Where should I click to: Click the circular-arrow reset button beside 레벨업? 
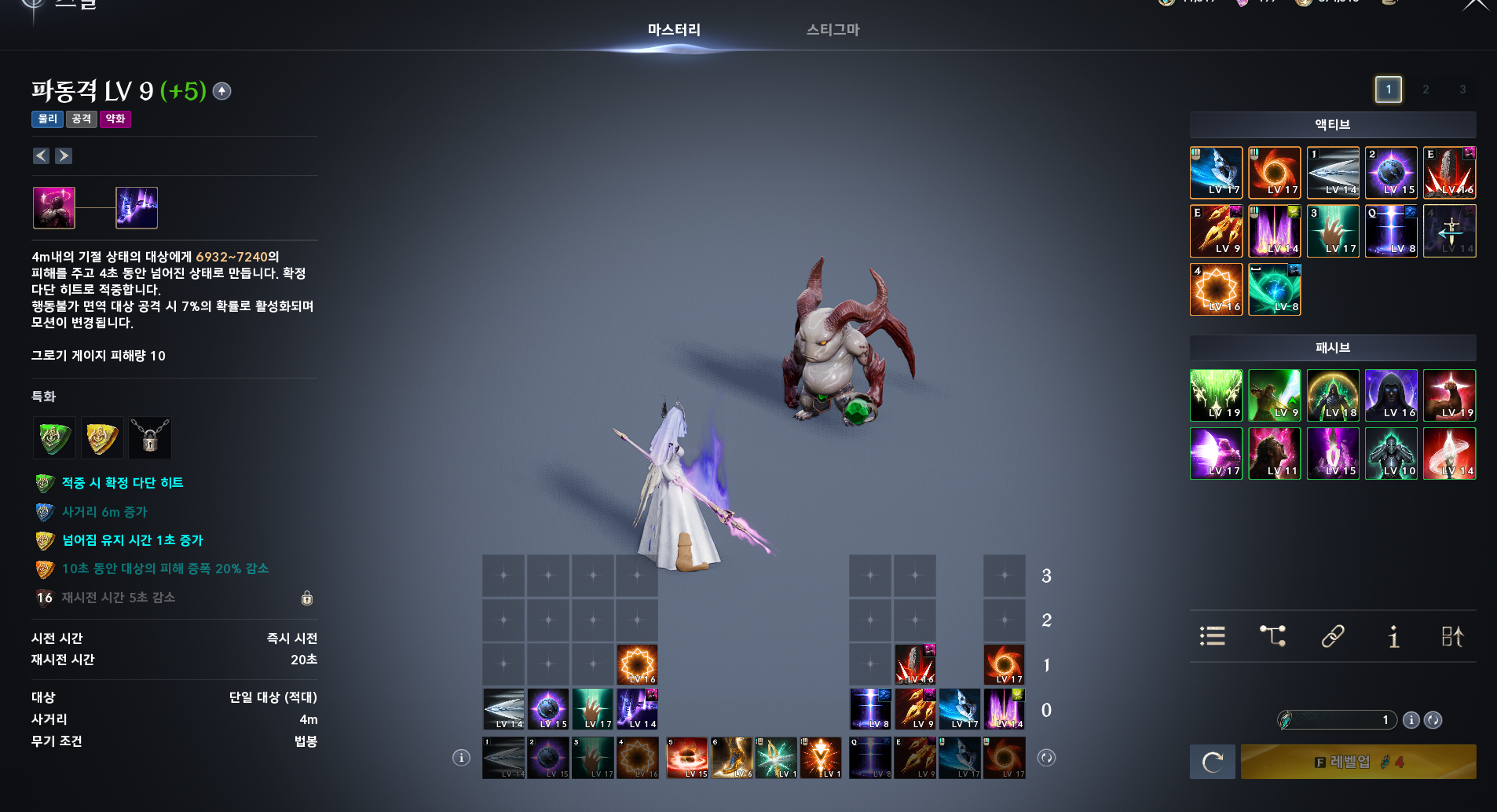(x=1212, y=762)
